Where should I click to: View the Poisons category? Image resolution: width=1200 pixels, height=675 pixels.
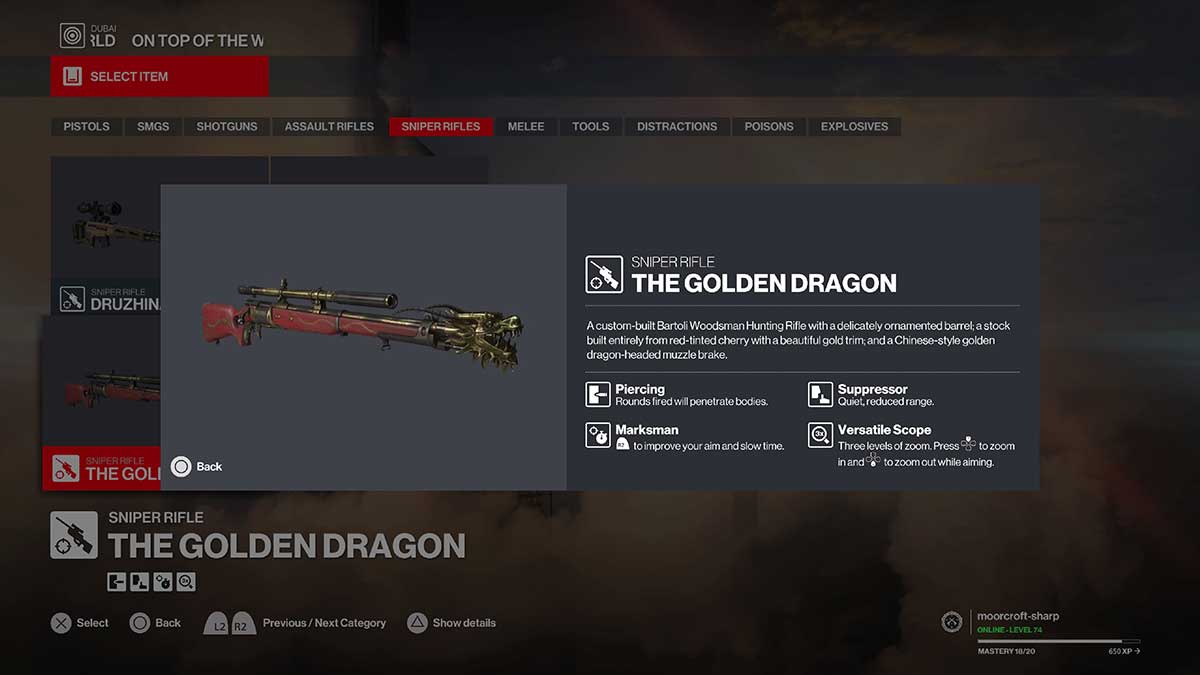click(769, 127)
